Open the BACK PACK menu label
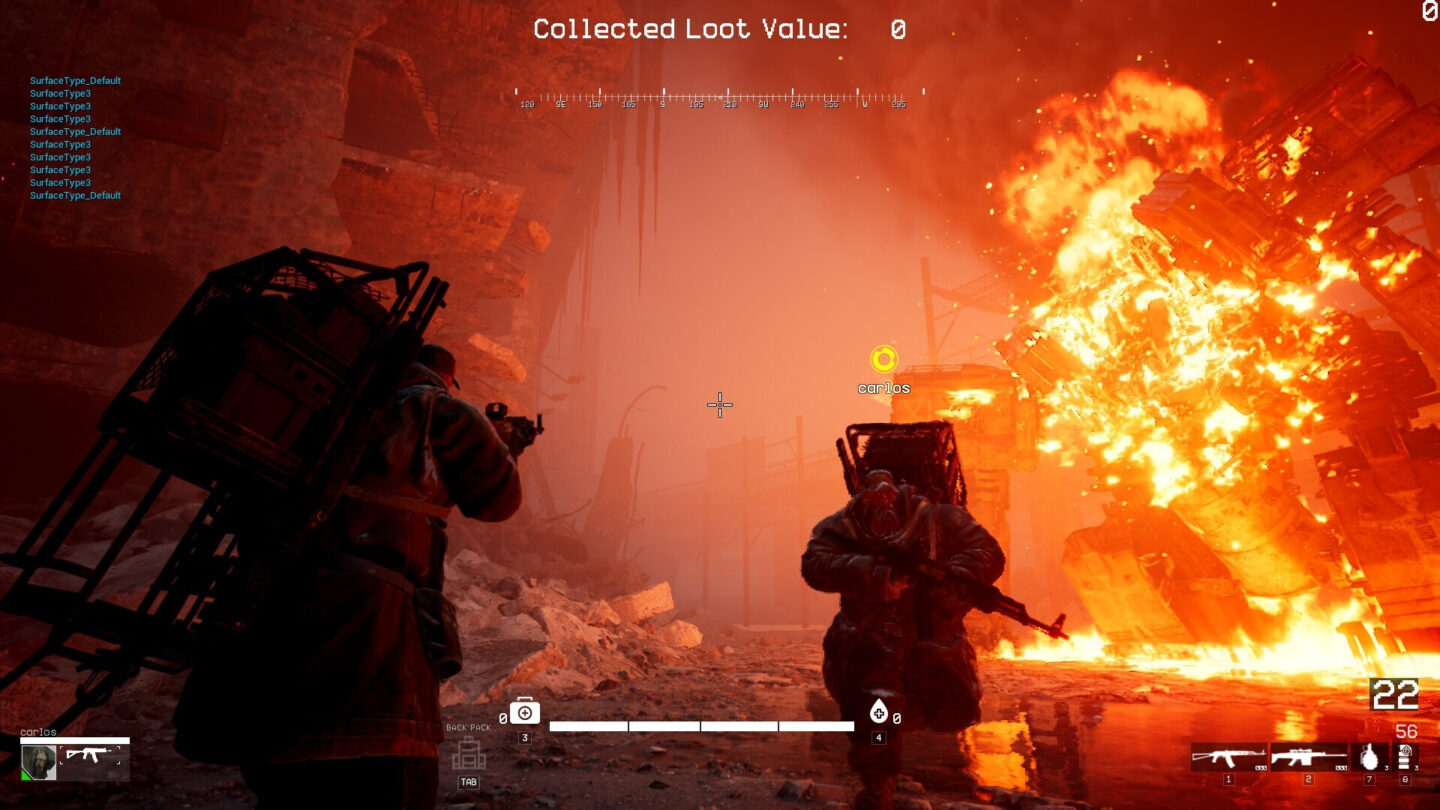This screenshot has width=1440, height=810. 468,727
